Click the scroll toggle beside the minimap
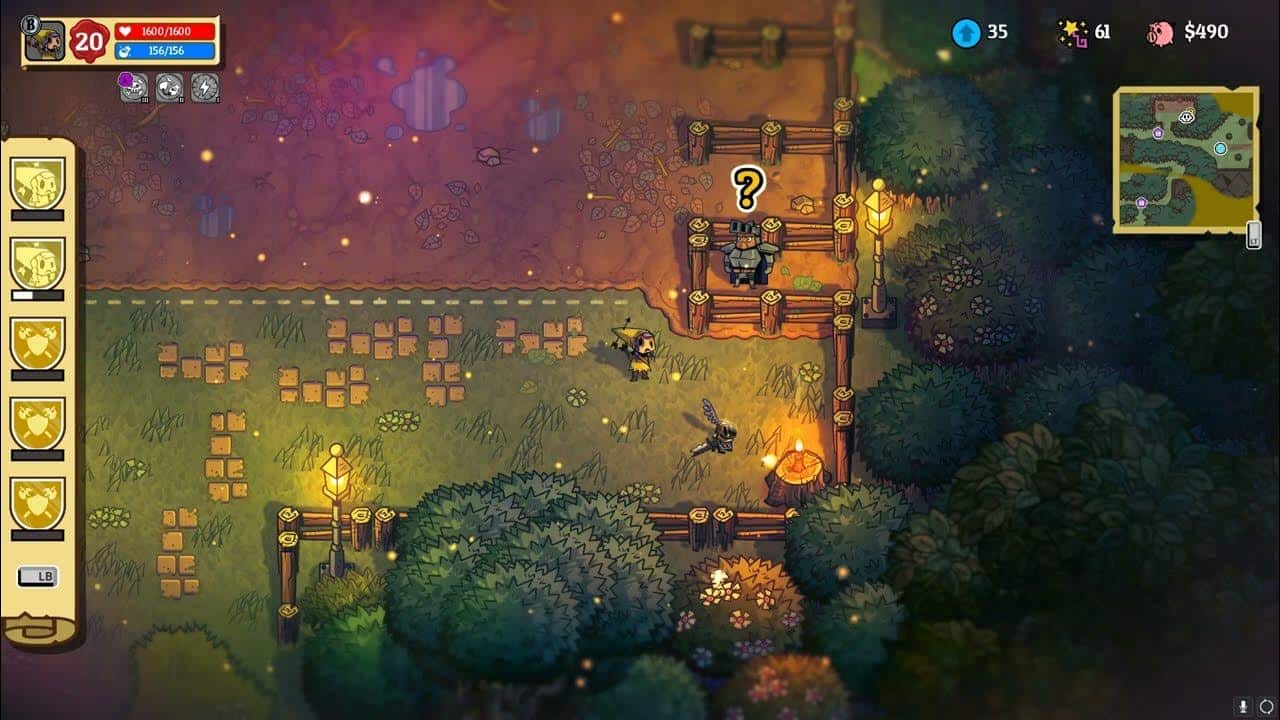 coord(1251,230)
